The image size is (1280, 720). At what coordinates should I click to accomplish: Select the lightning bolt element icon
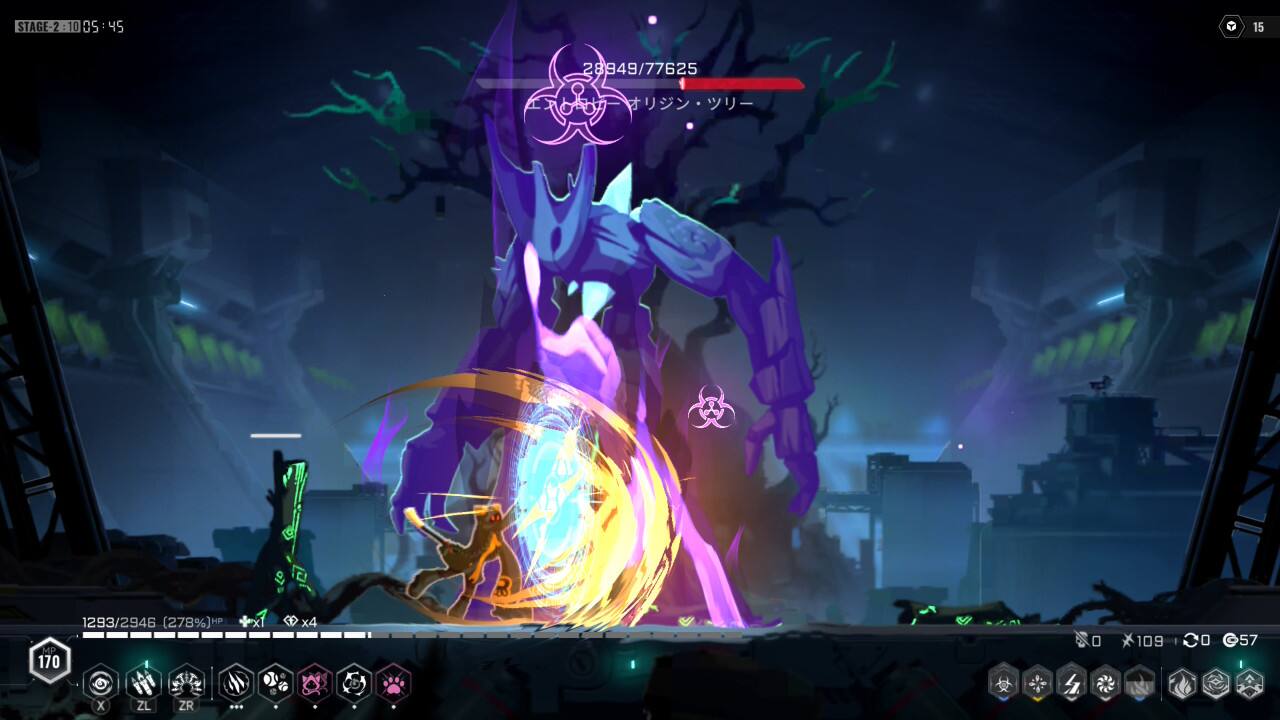click(1072, 682)
